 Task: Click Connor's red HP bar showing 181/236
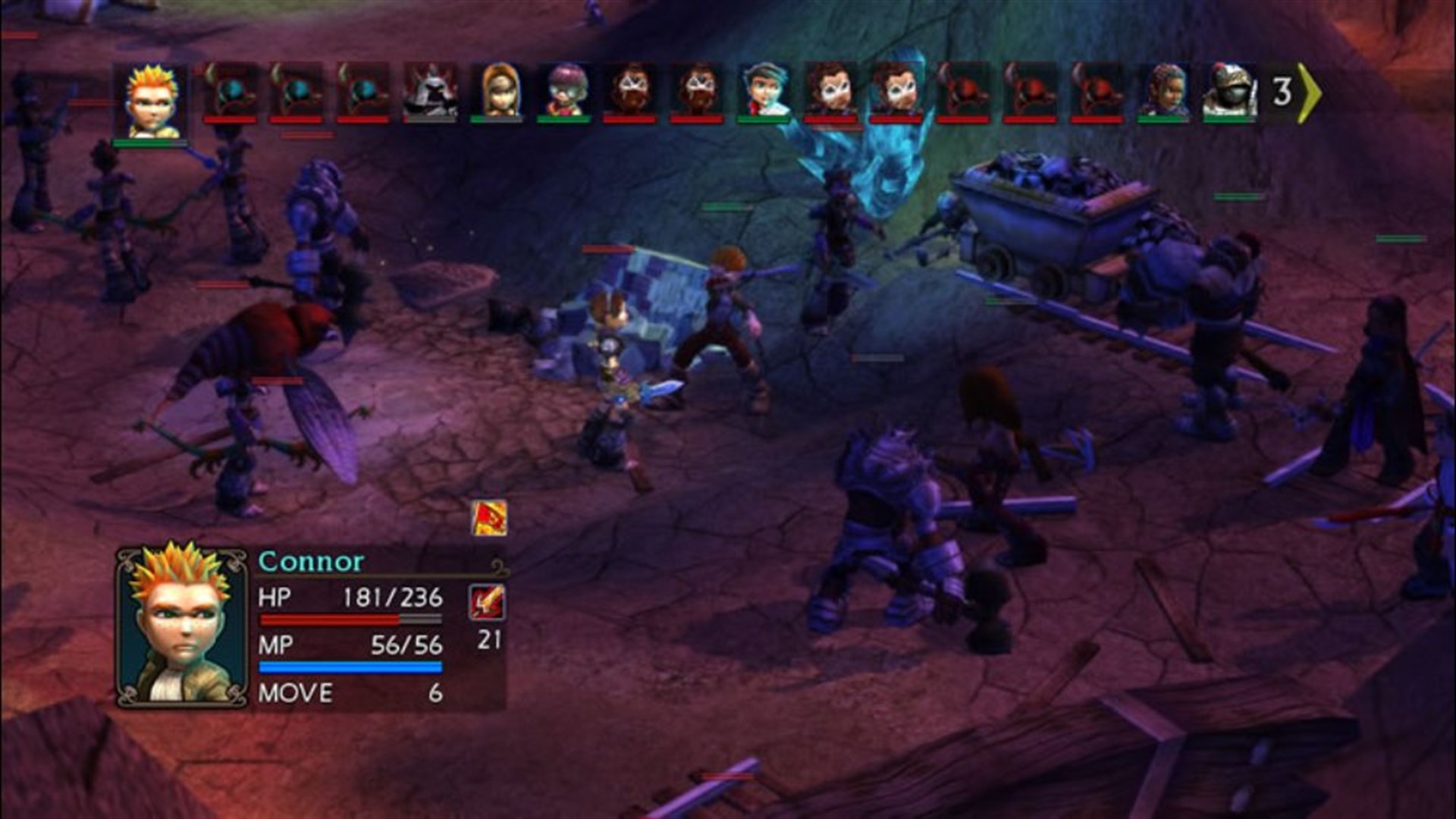point(349,619)
